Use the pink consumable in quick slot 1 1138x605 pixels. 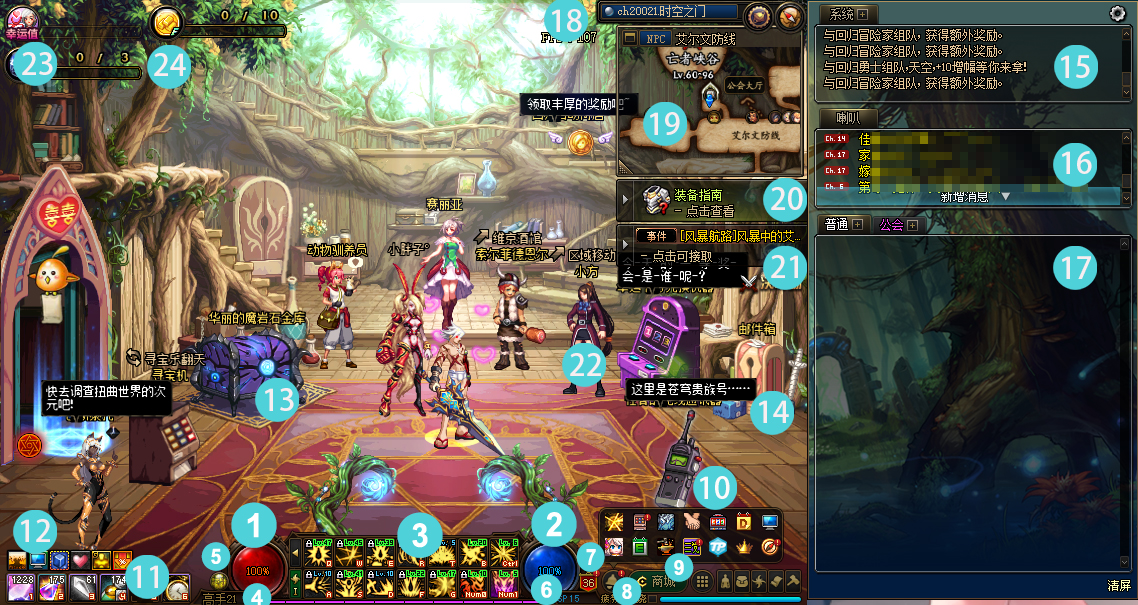point(19,586)
